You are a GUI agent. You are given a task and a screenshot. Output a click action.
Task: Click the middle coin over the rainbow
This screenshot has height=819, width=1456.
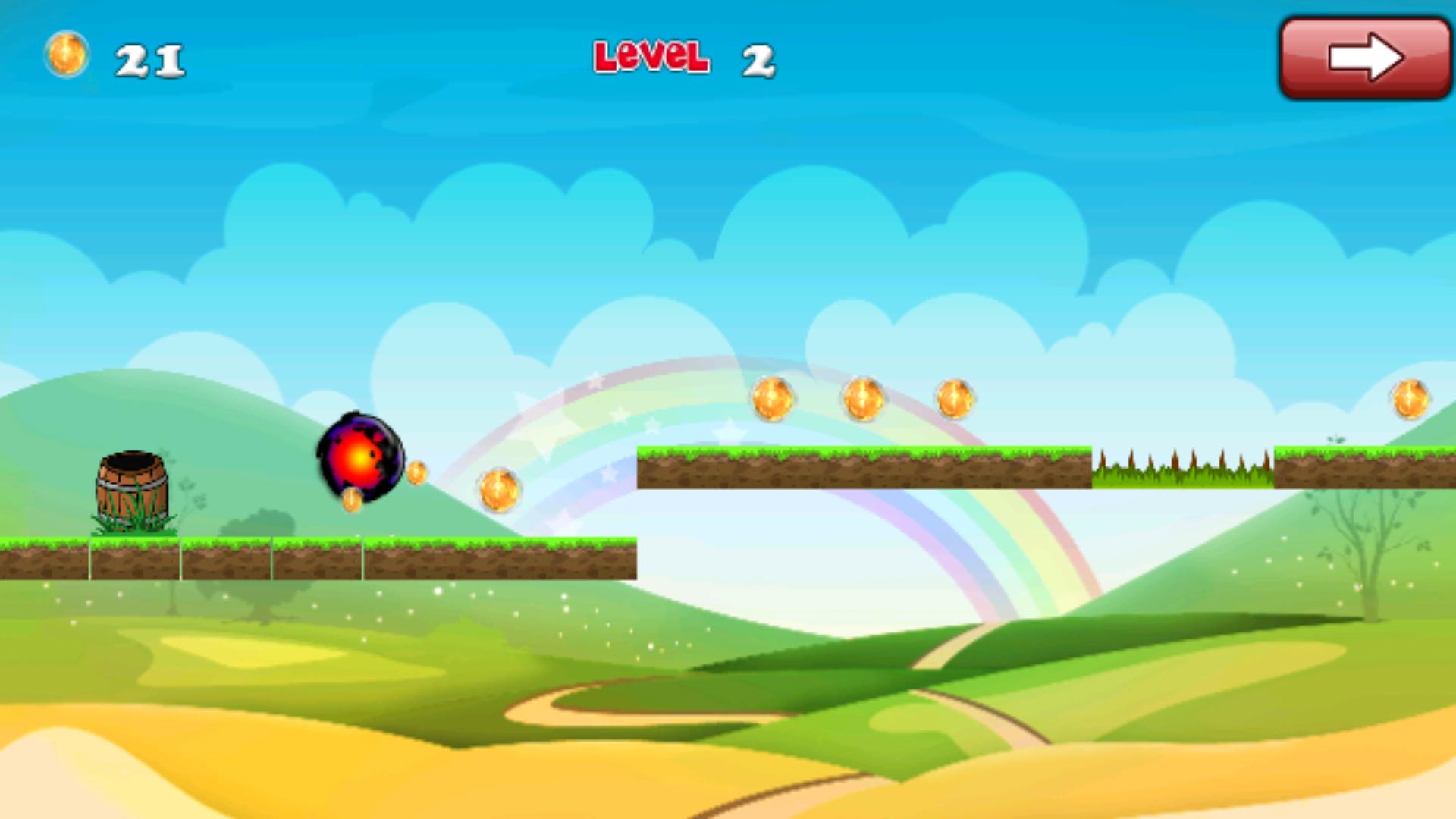(x=862, y=397)
